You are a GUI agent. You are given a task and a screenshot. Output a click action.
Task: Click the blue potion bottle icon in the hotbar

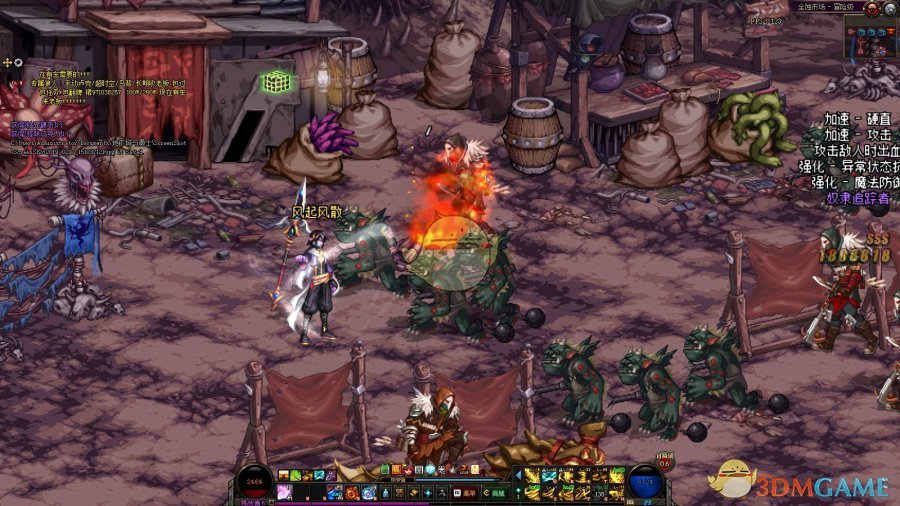pos(386,493)
